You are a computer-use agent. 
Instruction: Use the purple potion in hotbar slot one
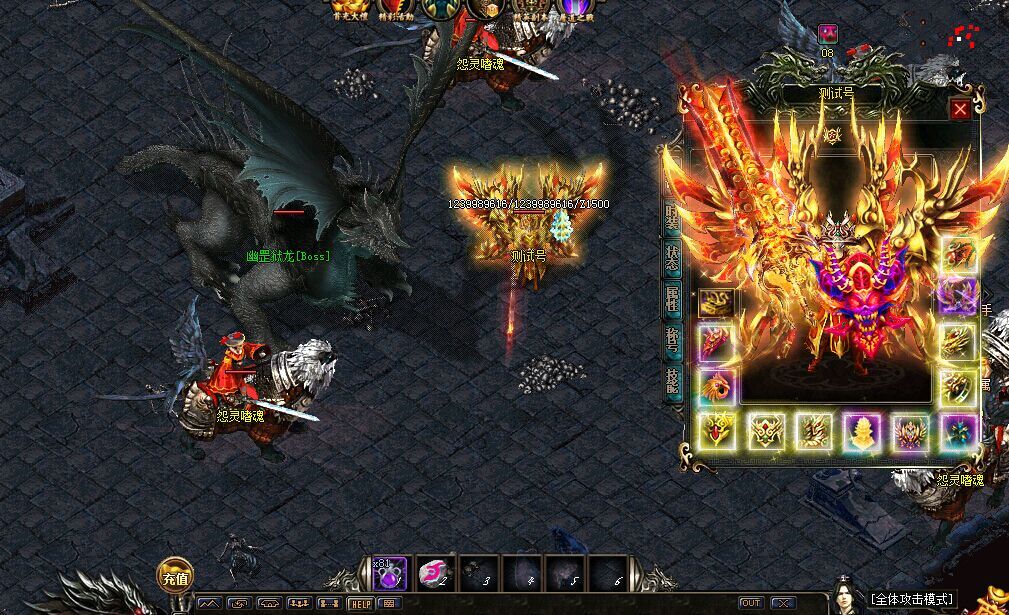[390, 573]
